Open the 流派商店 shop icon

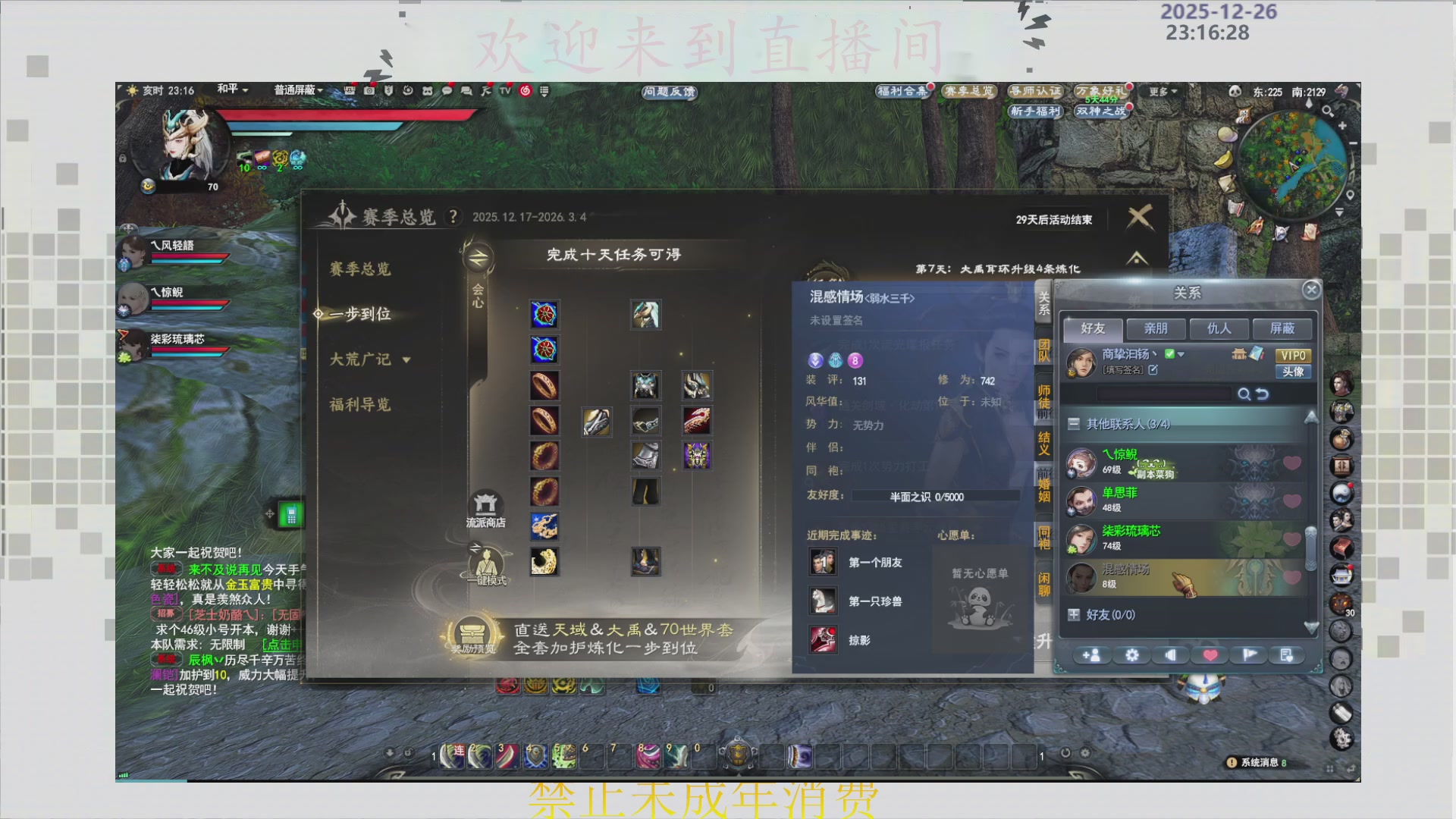point(488,504)
